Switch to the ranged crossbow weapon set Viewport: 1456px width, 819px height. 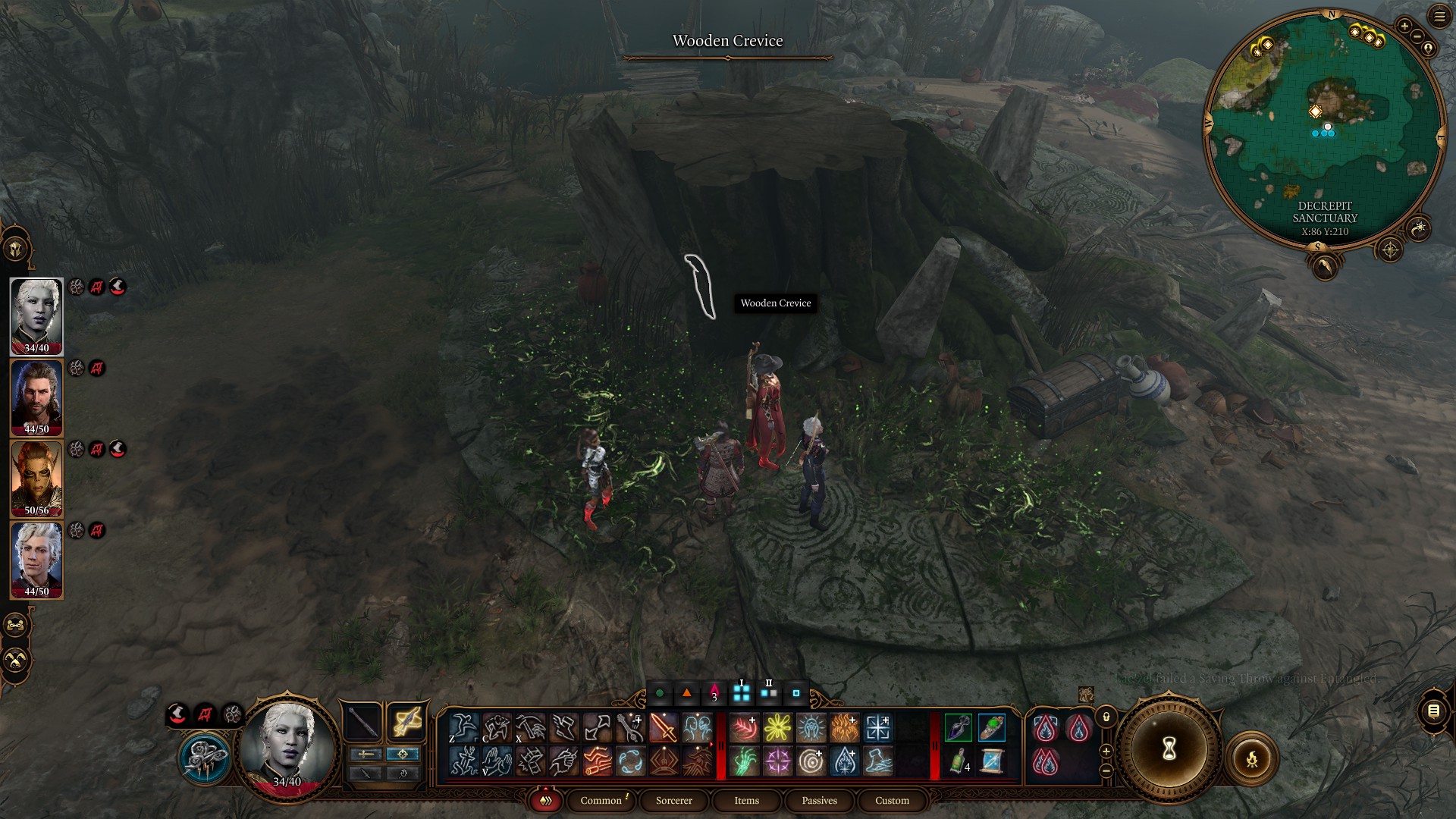(406, 722)
